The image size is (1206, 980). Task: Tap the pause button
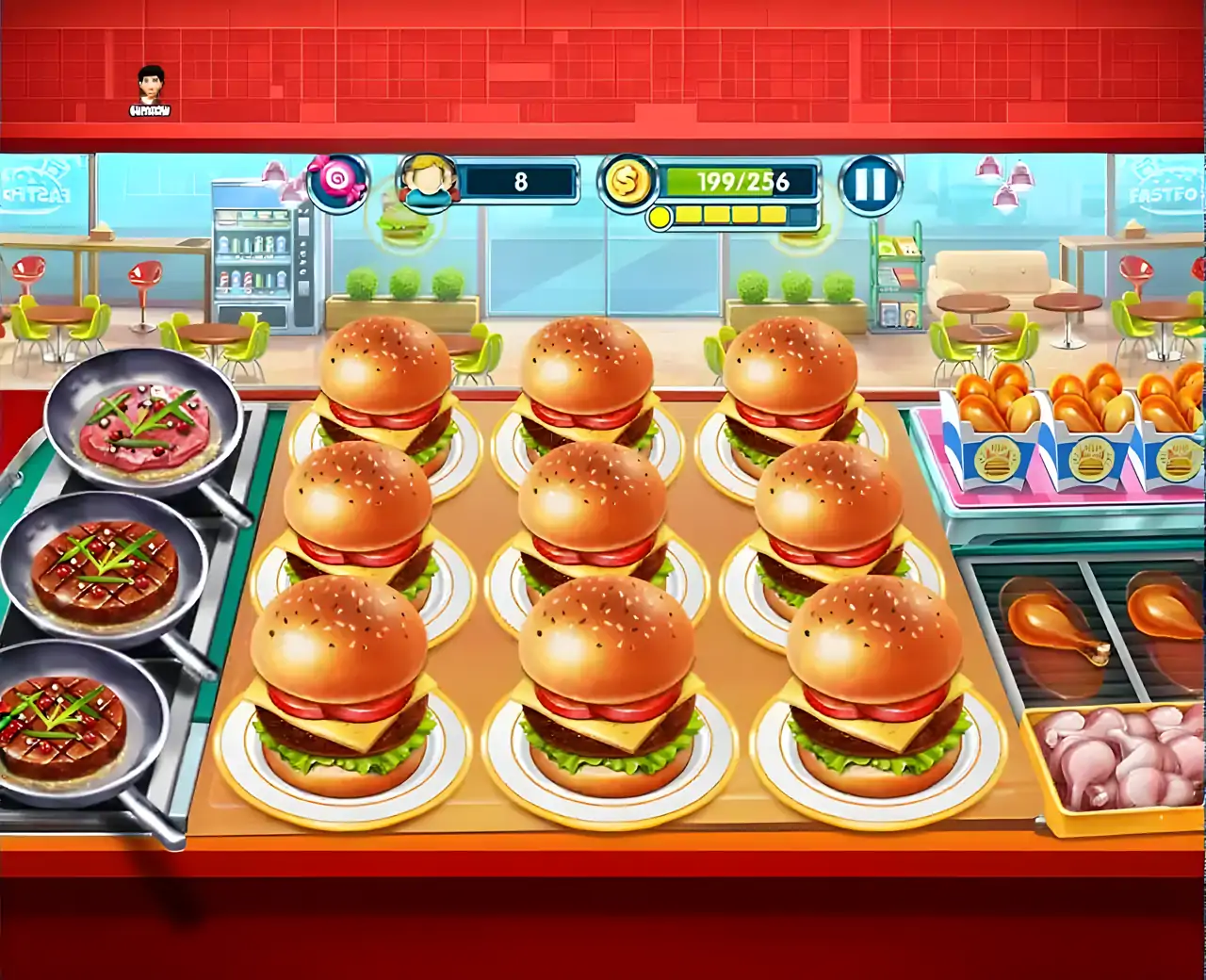coord(872,185)
